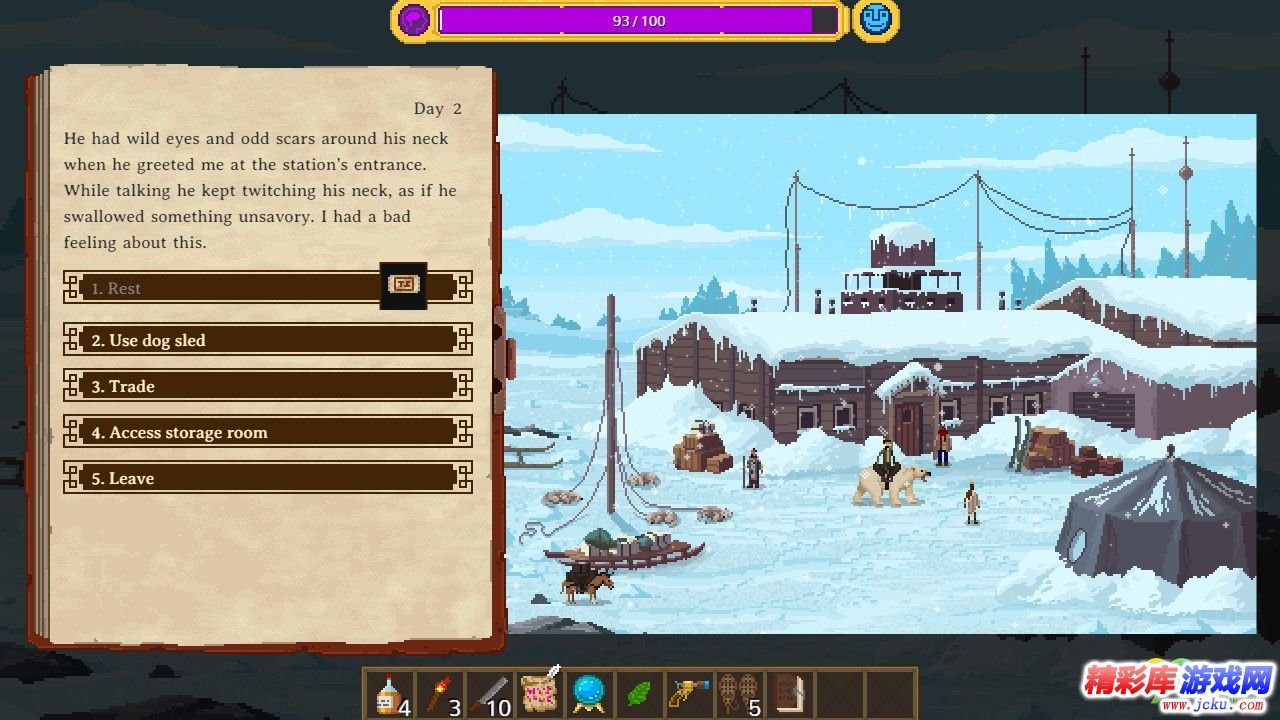Open the brown journal book item
The height and width of the screenshot is (720, 1280).
791,694
